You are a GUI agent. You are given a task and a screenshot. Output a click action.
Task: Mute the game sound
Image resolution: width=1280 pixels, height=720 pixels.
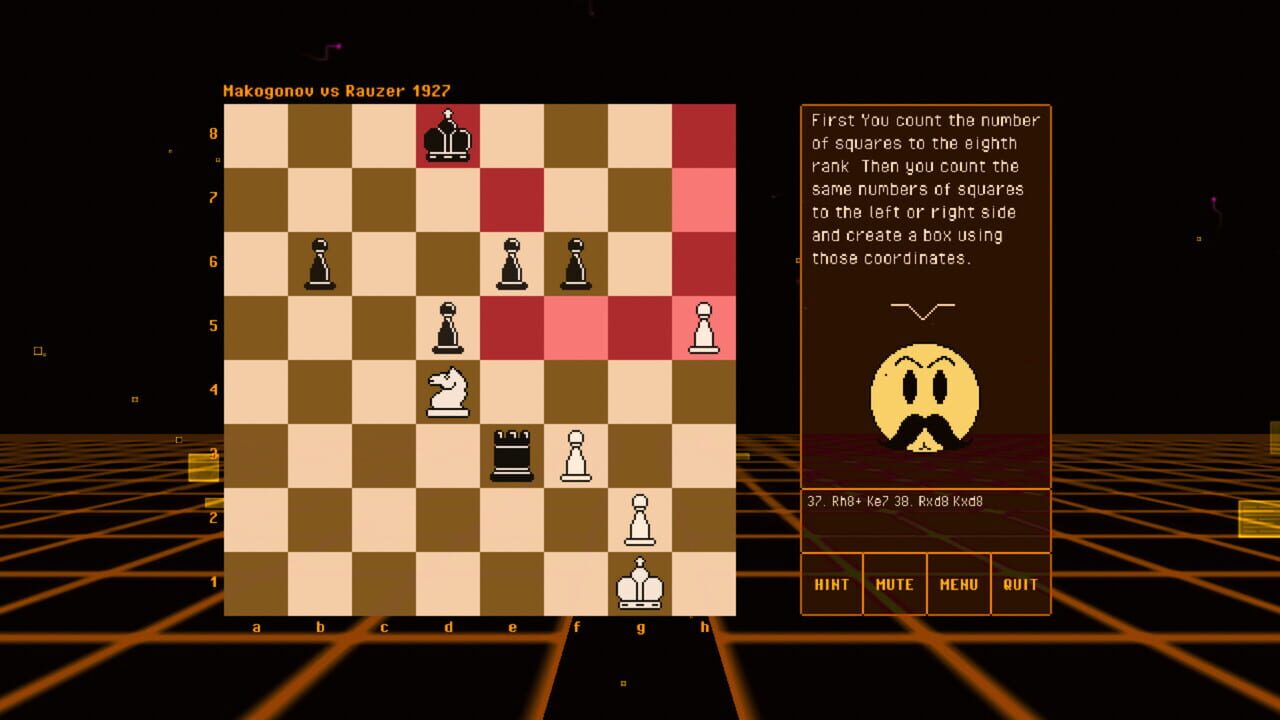coord(894,584)
